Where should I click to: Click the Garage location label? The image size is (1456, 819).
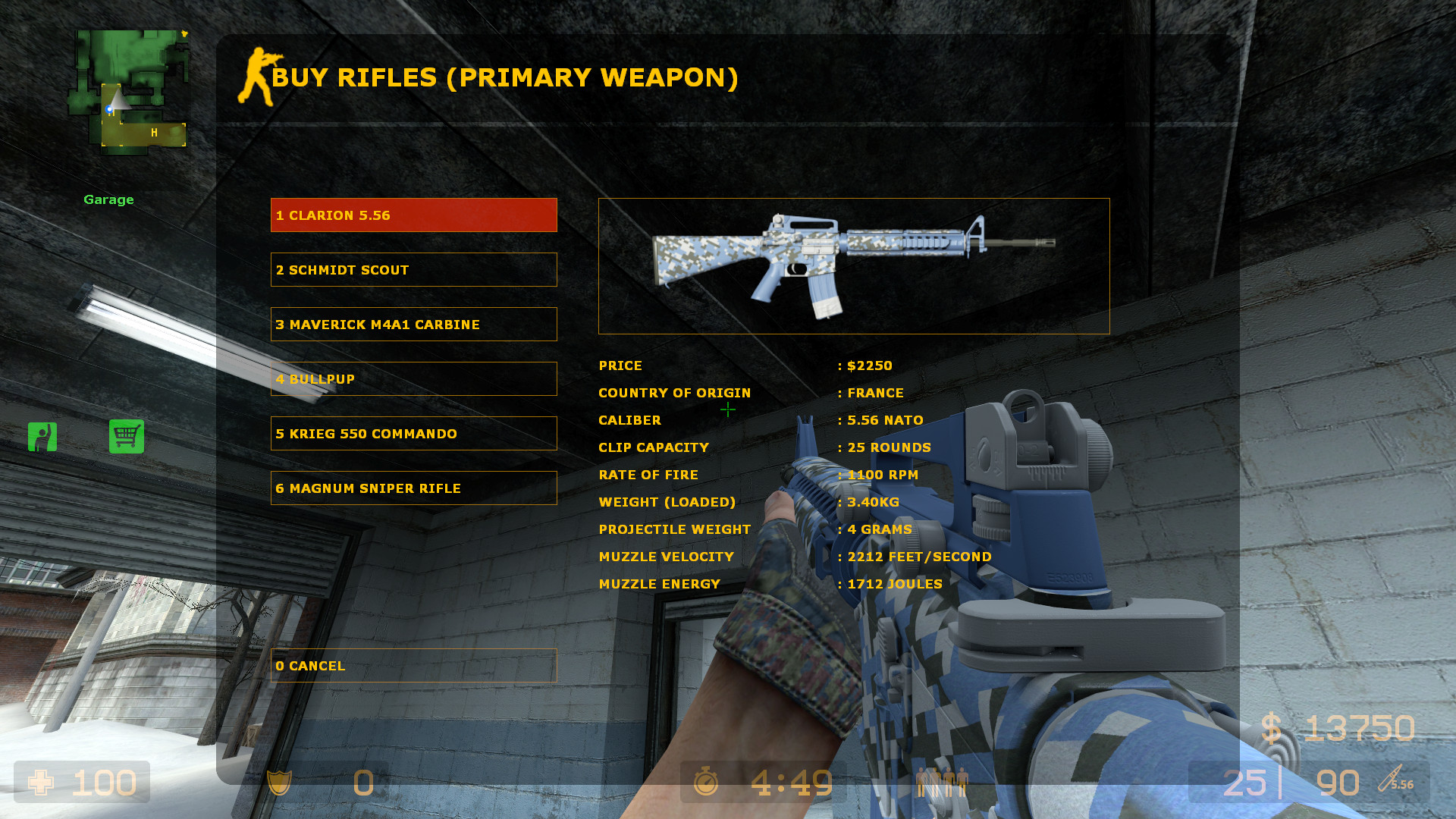[x=108, y=199]
